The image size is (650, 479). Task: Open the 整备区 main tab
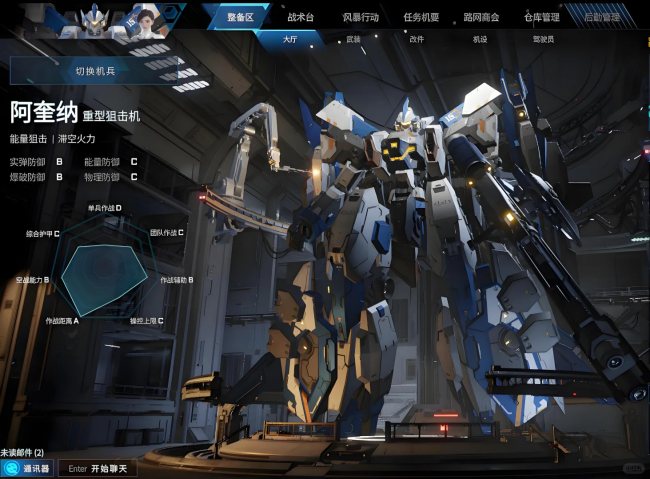point(240,17)
